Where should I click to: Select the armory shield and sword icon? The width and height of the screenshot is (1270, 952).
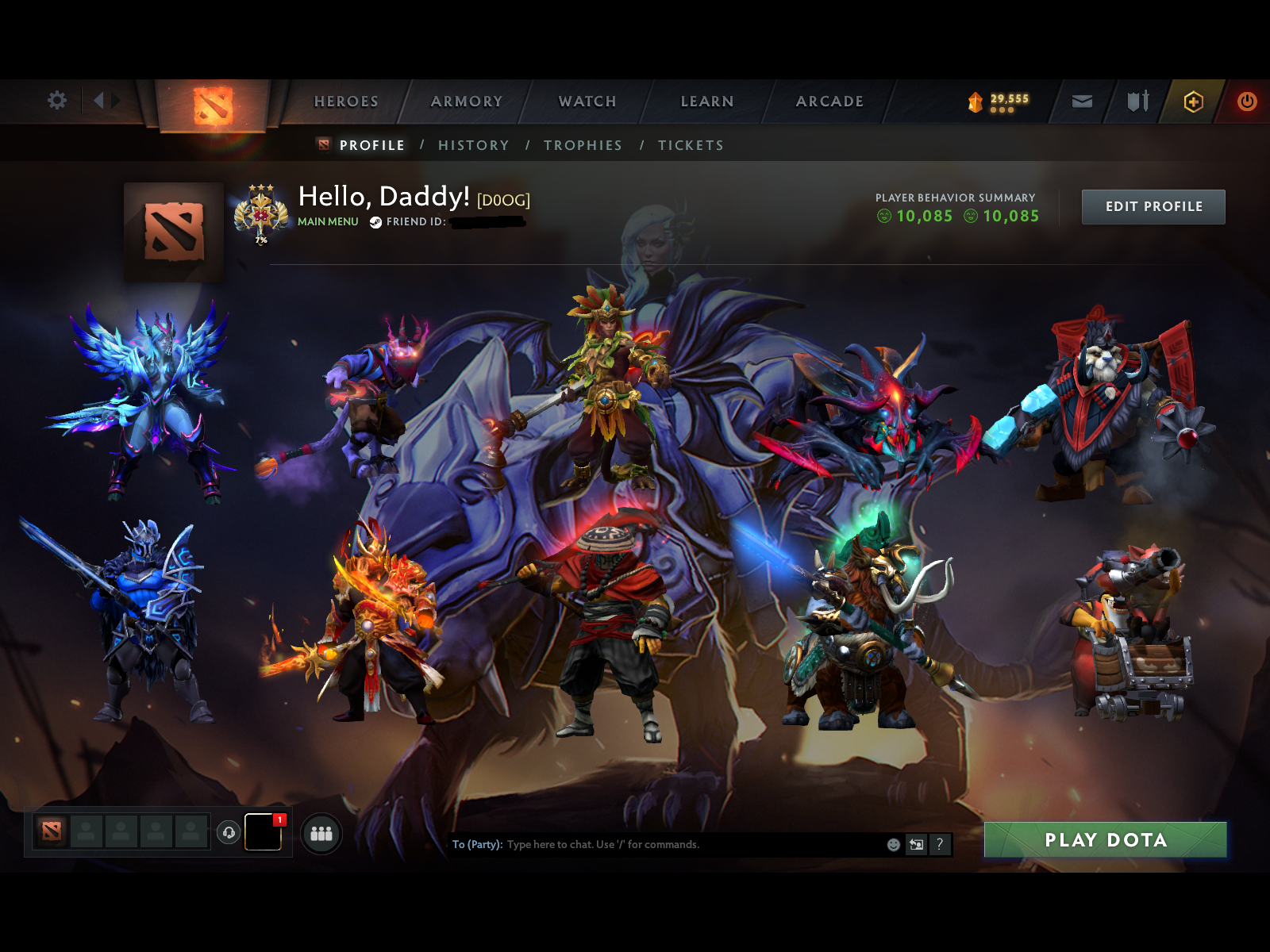tap(1137, 101)
